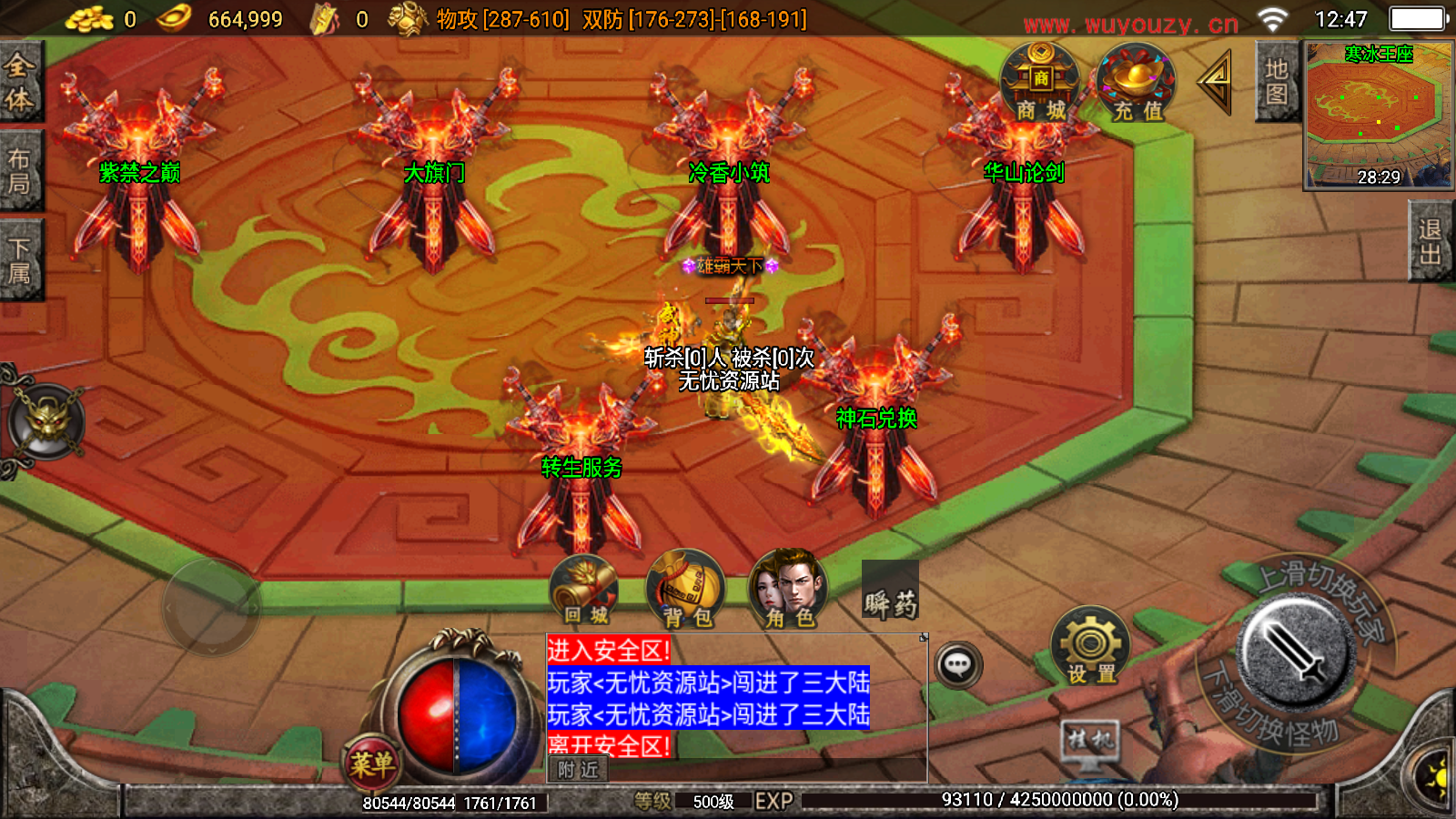
Task: Switch to the 附近 nearby chat channel
Action: click(x=578, y=770)
